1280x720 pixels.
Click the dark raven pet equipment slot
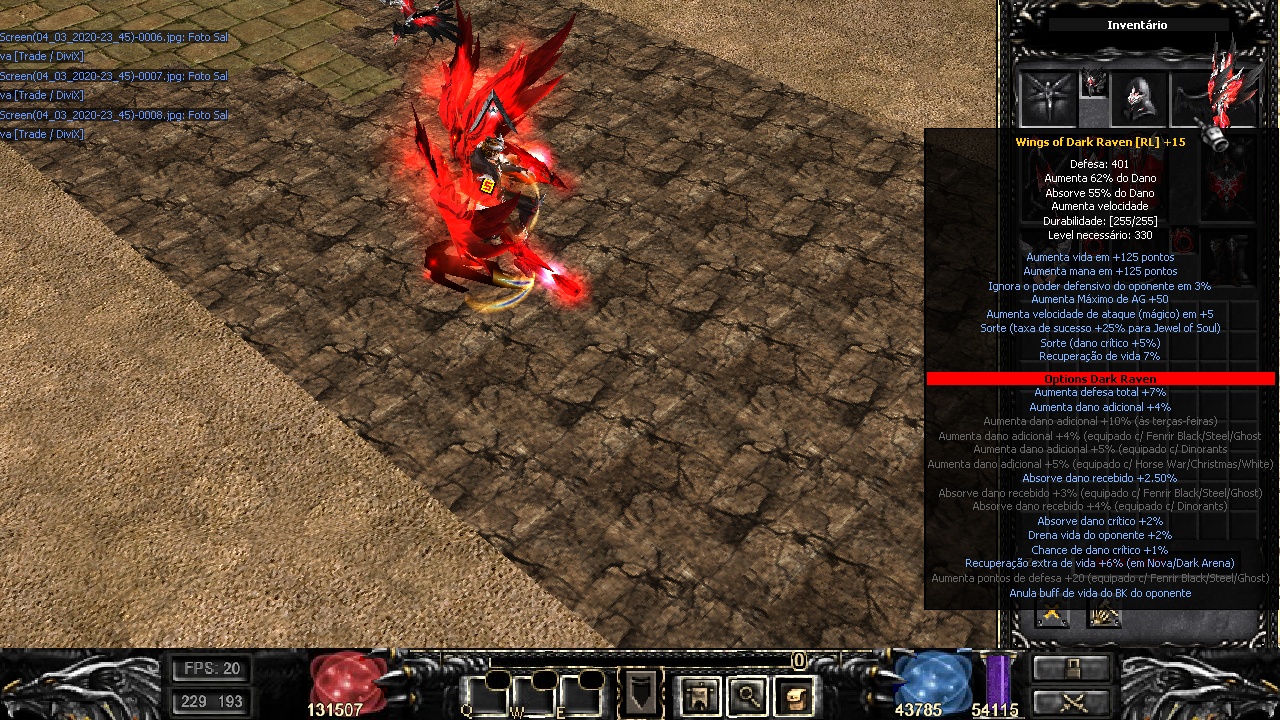[x=1047, y=98]
